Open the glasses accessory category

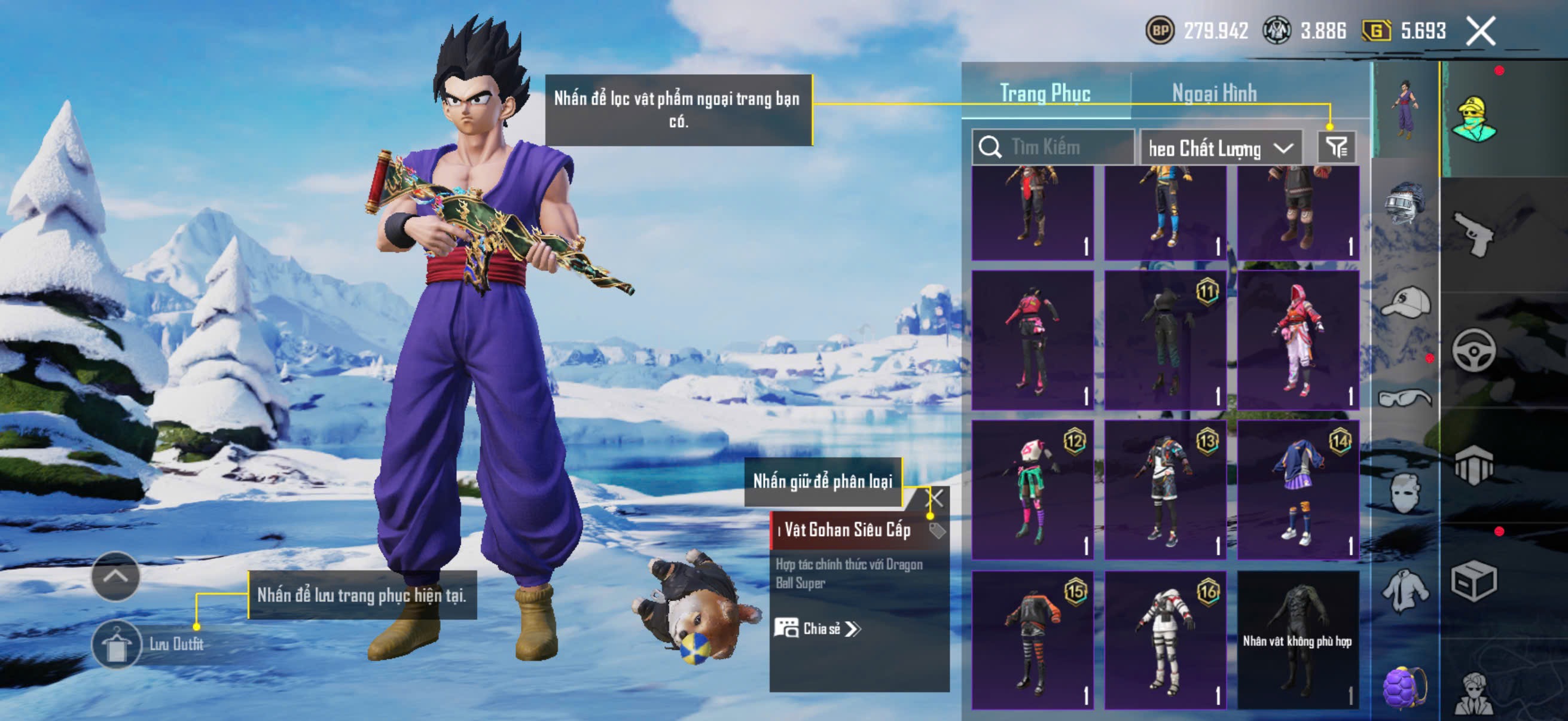point(1404,398)
